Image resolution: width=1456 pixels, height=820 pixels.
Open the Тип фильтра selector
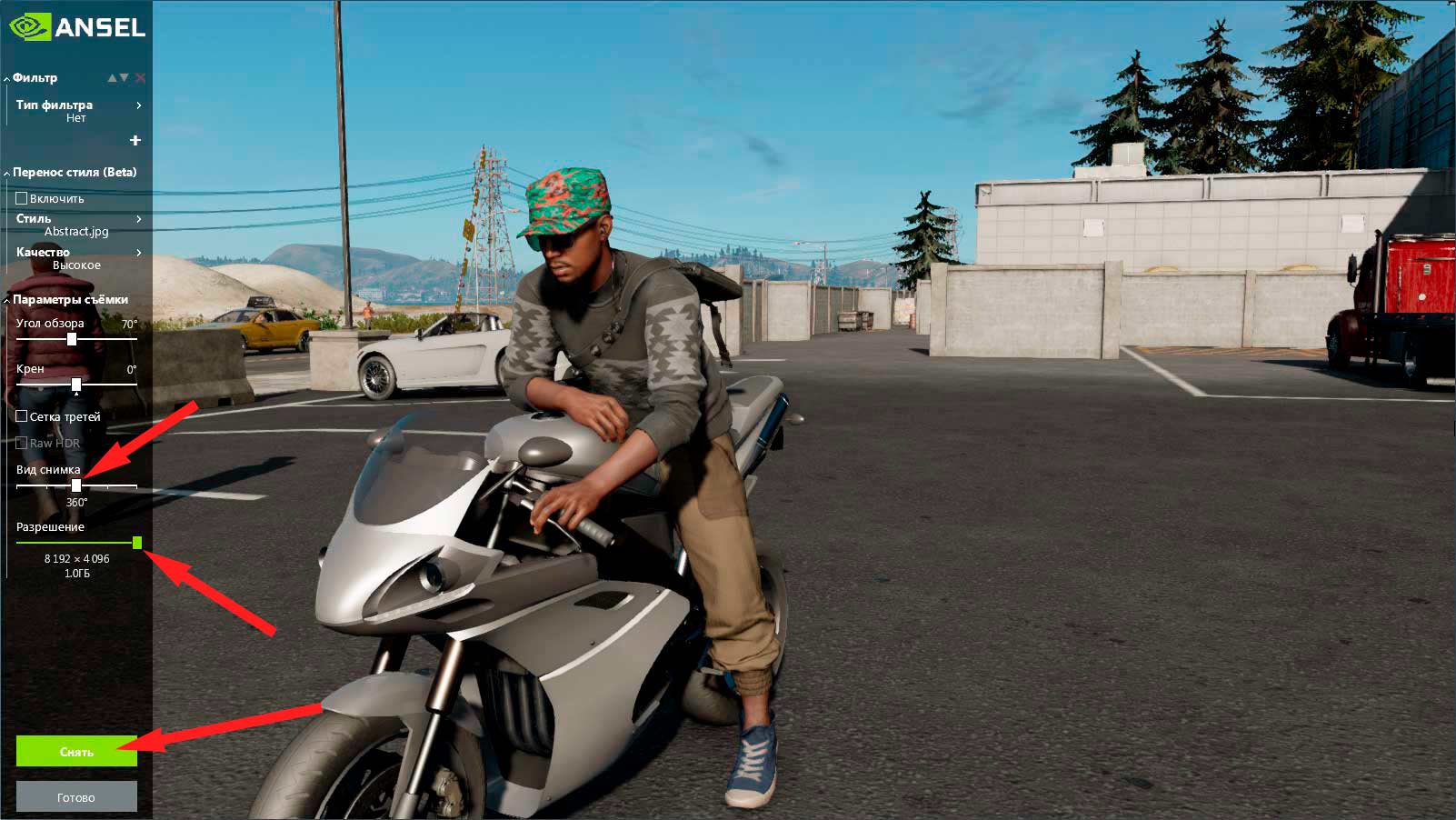(139, 105)
